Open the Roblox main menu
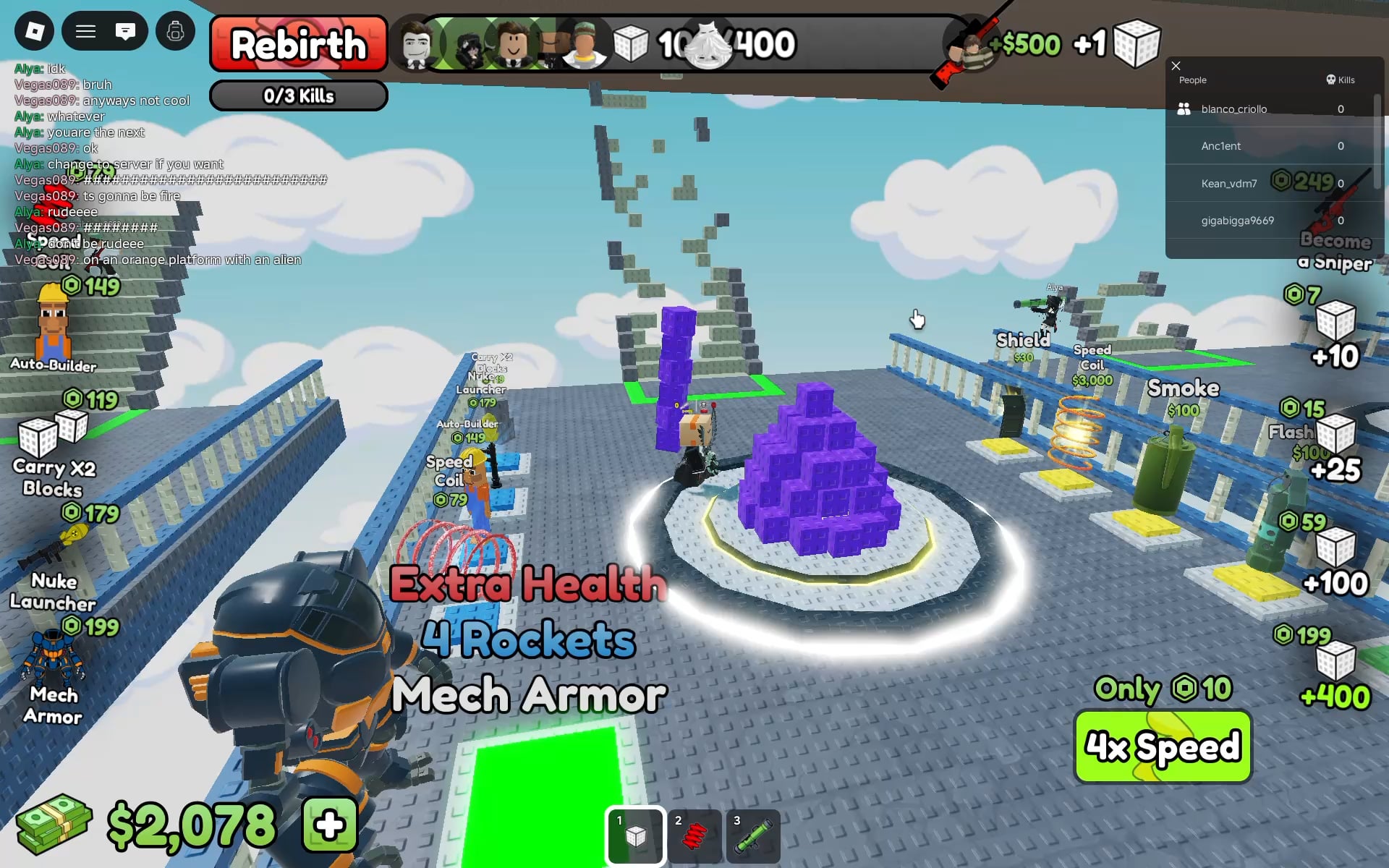 tap(34, 31)
